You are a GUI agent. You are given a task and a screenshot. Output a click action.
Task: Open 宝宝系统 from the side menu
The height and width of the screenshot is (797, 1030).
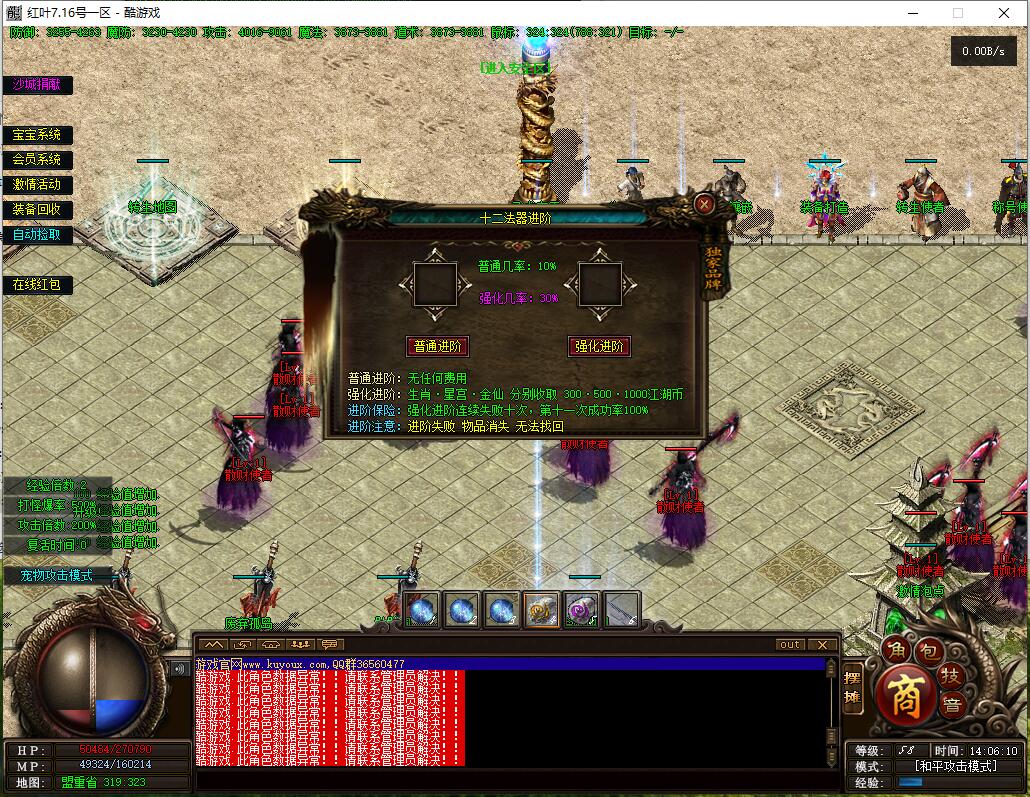[37, 135]
